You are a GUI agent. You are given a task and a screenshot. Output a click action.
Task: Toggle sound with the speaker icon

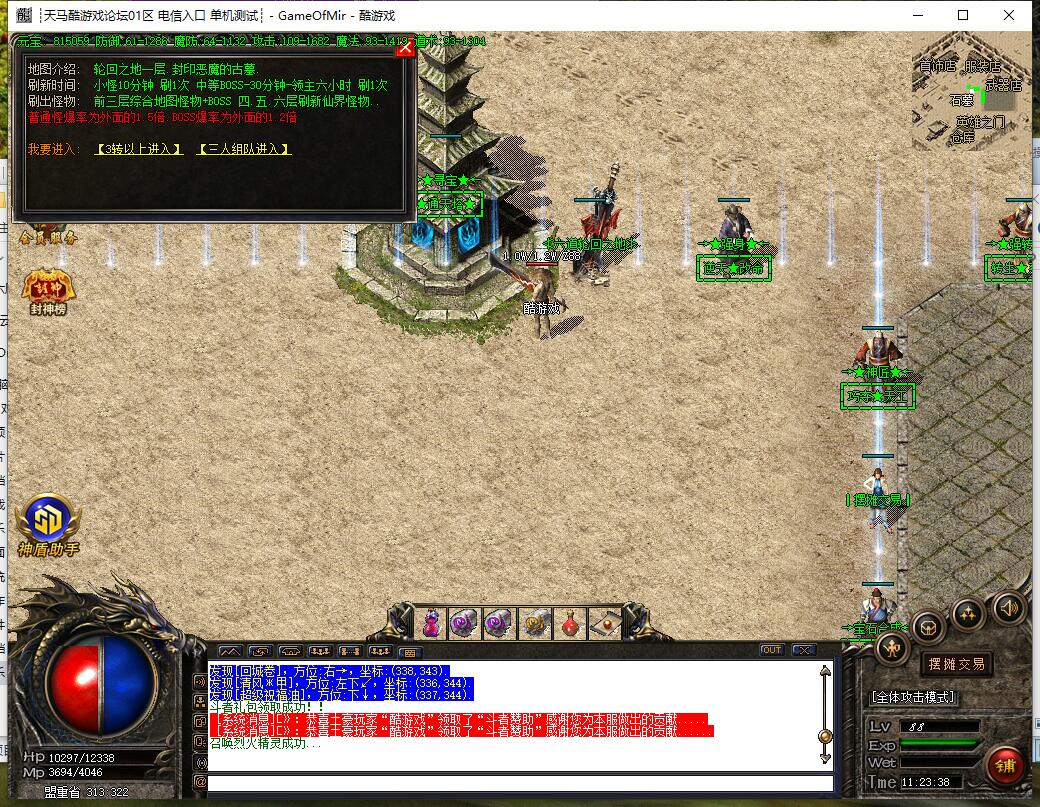[x=1007, y=607]
